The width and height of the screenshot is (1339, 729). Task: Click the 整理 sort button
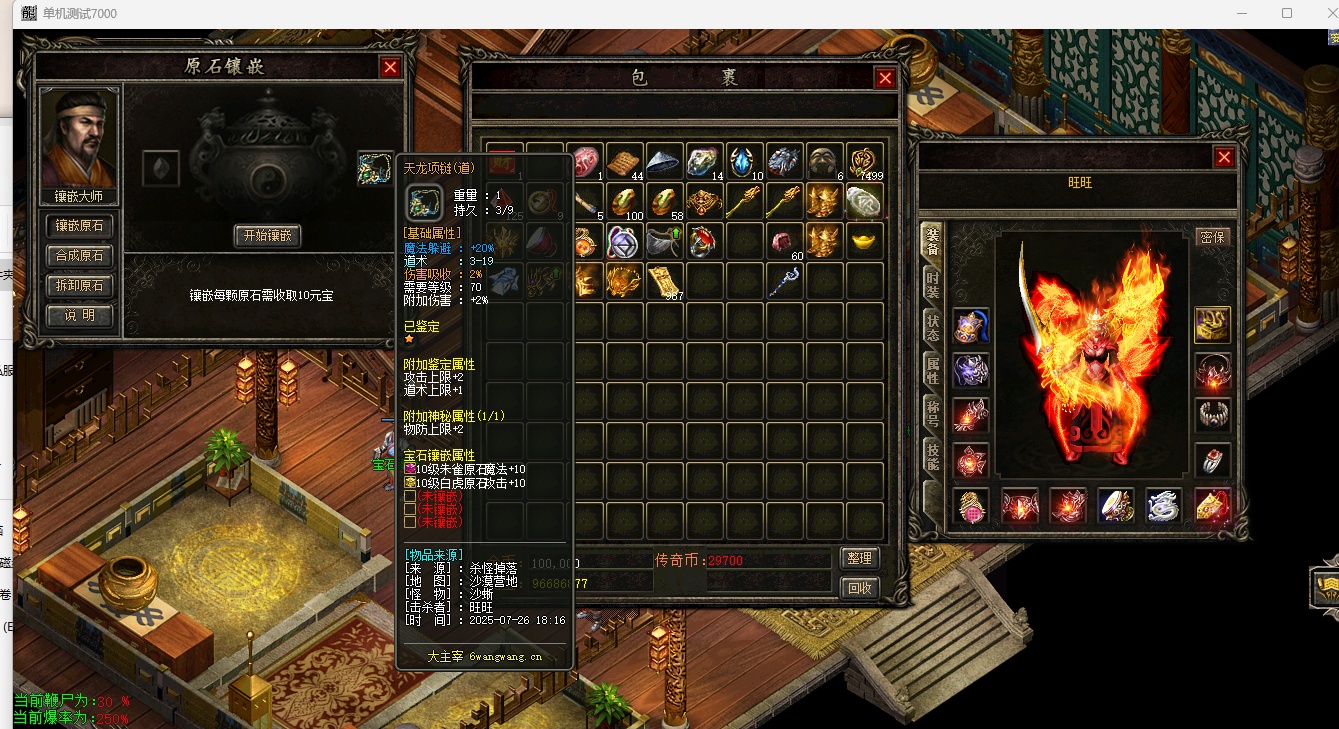pos(859,558)
